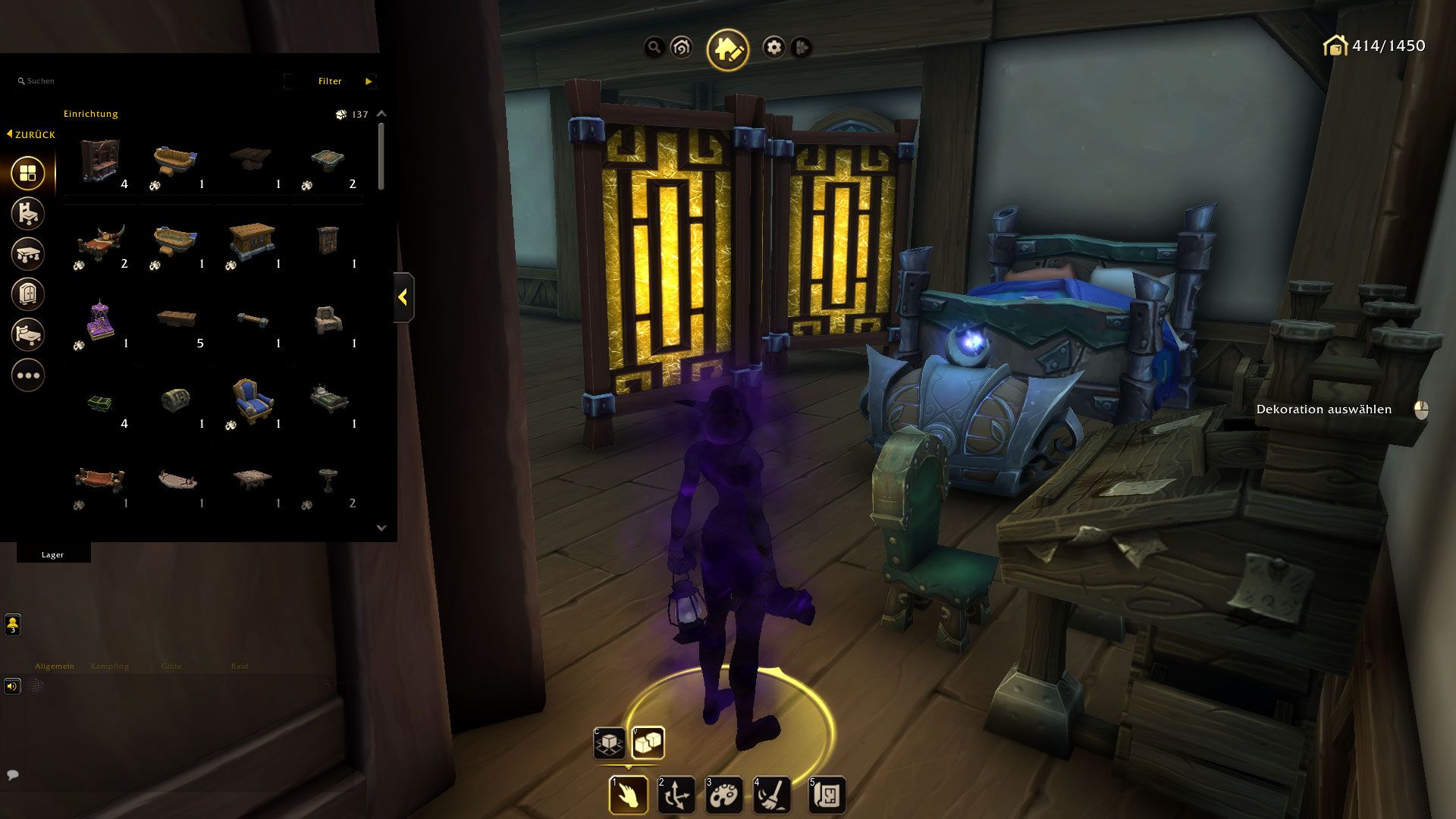Open the gear settings icon

pyautogui.click(x=773, y=48)
